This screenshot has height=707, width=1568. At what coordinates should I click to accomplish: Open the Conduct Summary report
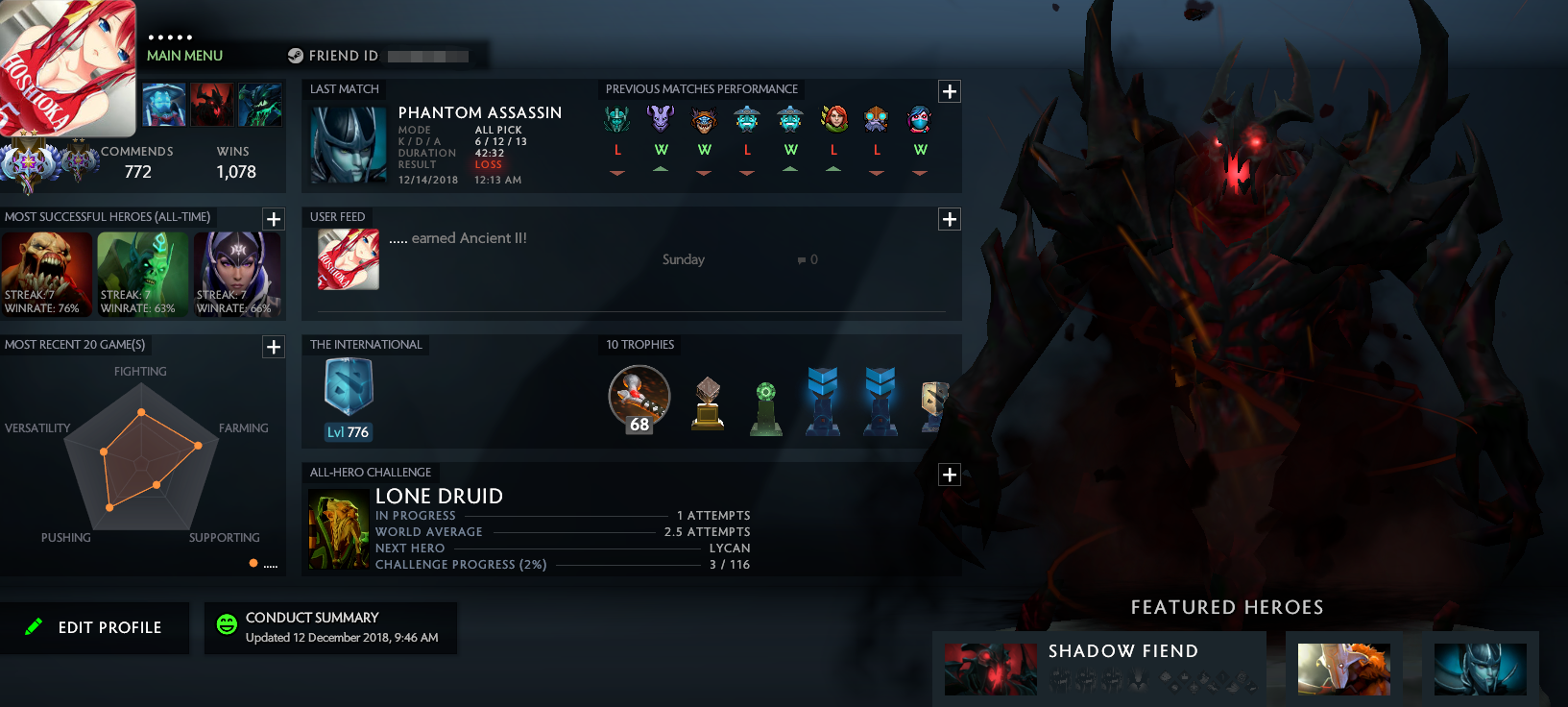point(331,627)
